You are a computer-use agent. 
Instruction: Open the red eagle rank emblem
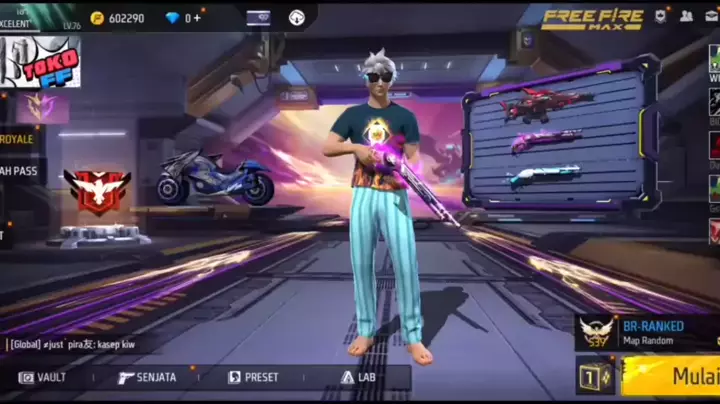point(97,189)
